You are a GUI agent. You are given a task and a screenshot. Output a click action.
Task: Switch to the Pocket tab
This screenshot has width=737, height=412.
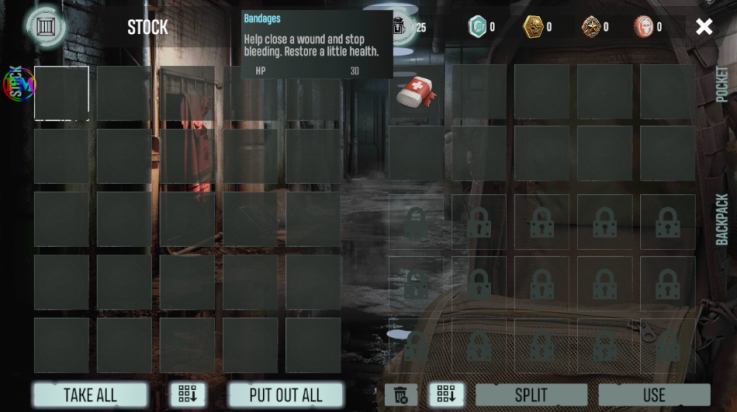pyautogui.click(x=722, y=85)
